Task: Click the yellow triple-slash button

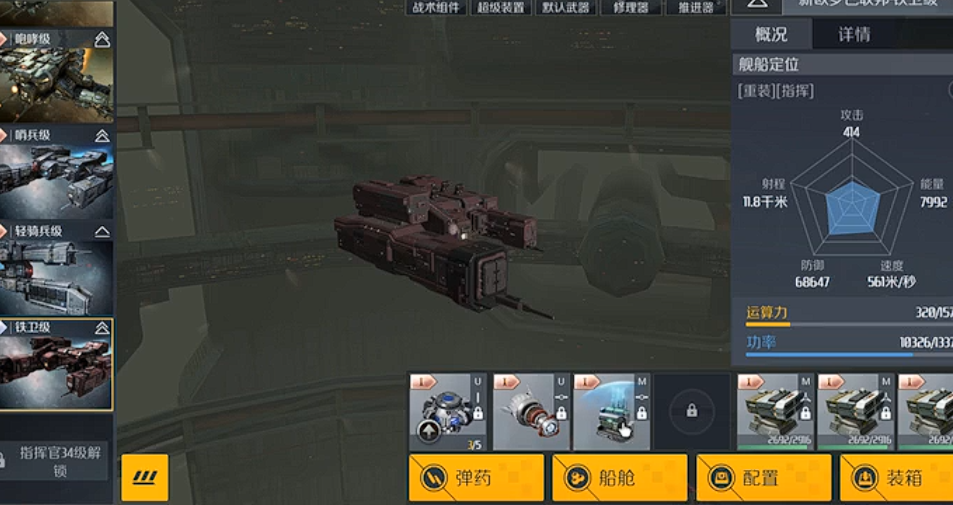Action: (x=144, y=478)
